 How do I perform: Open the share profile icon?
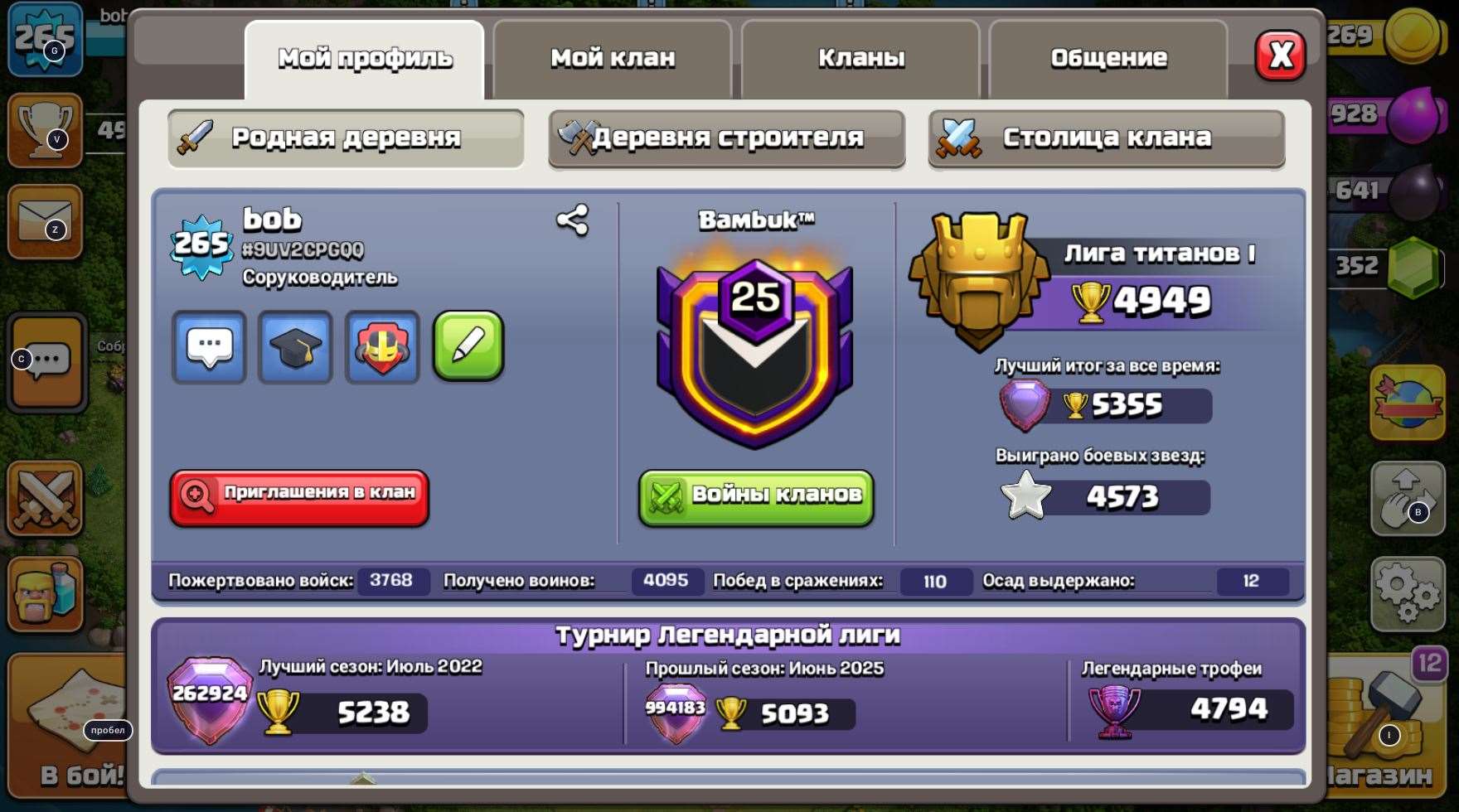[x=572, y=220]
